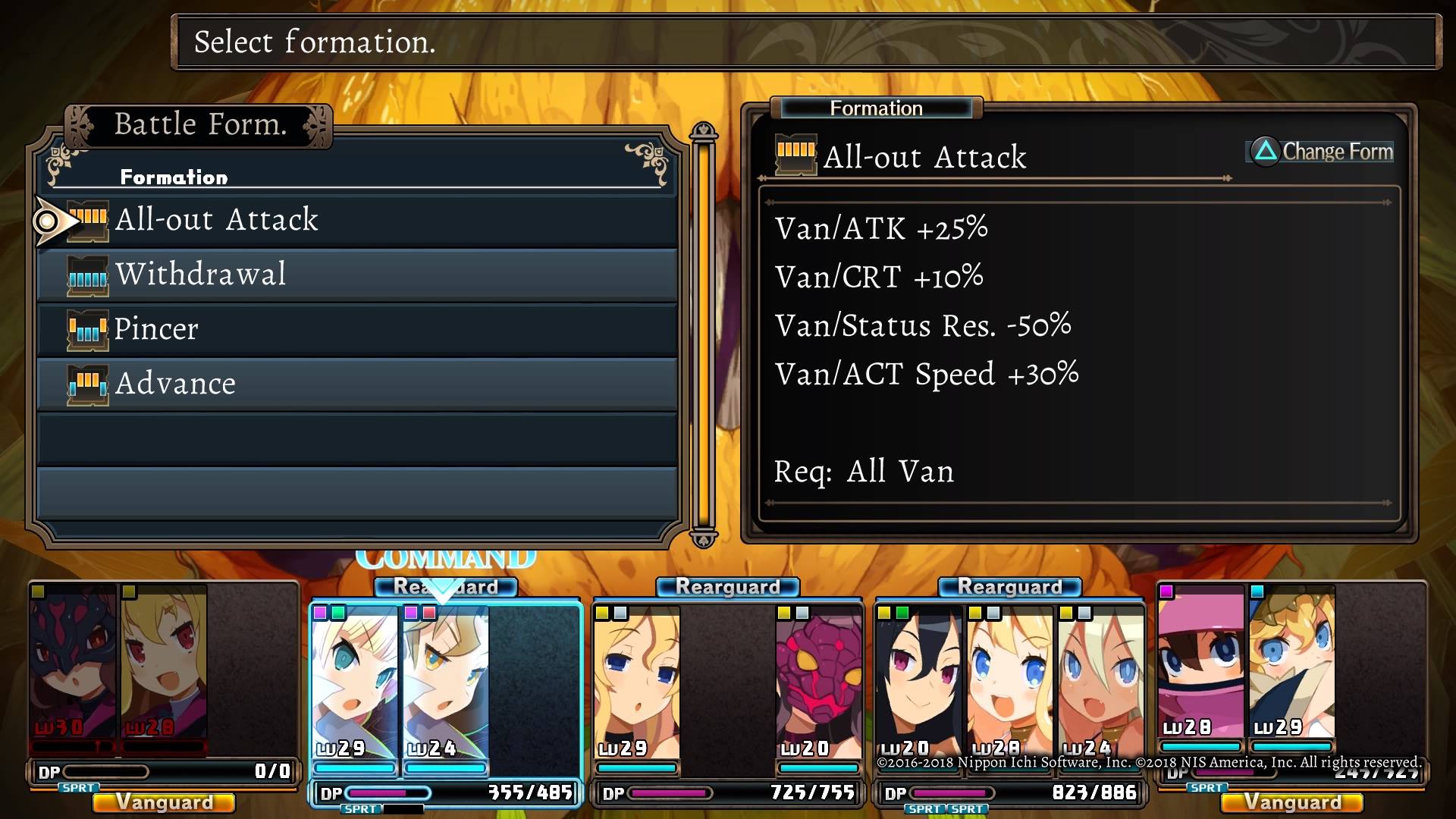Image resolution: width=1456 pixels, height=819 pixels.
Task: Select the Advance formation
Action: 356,384
